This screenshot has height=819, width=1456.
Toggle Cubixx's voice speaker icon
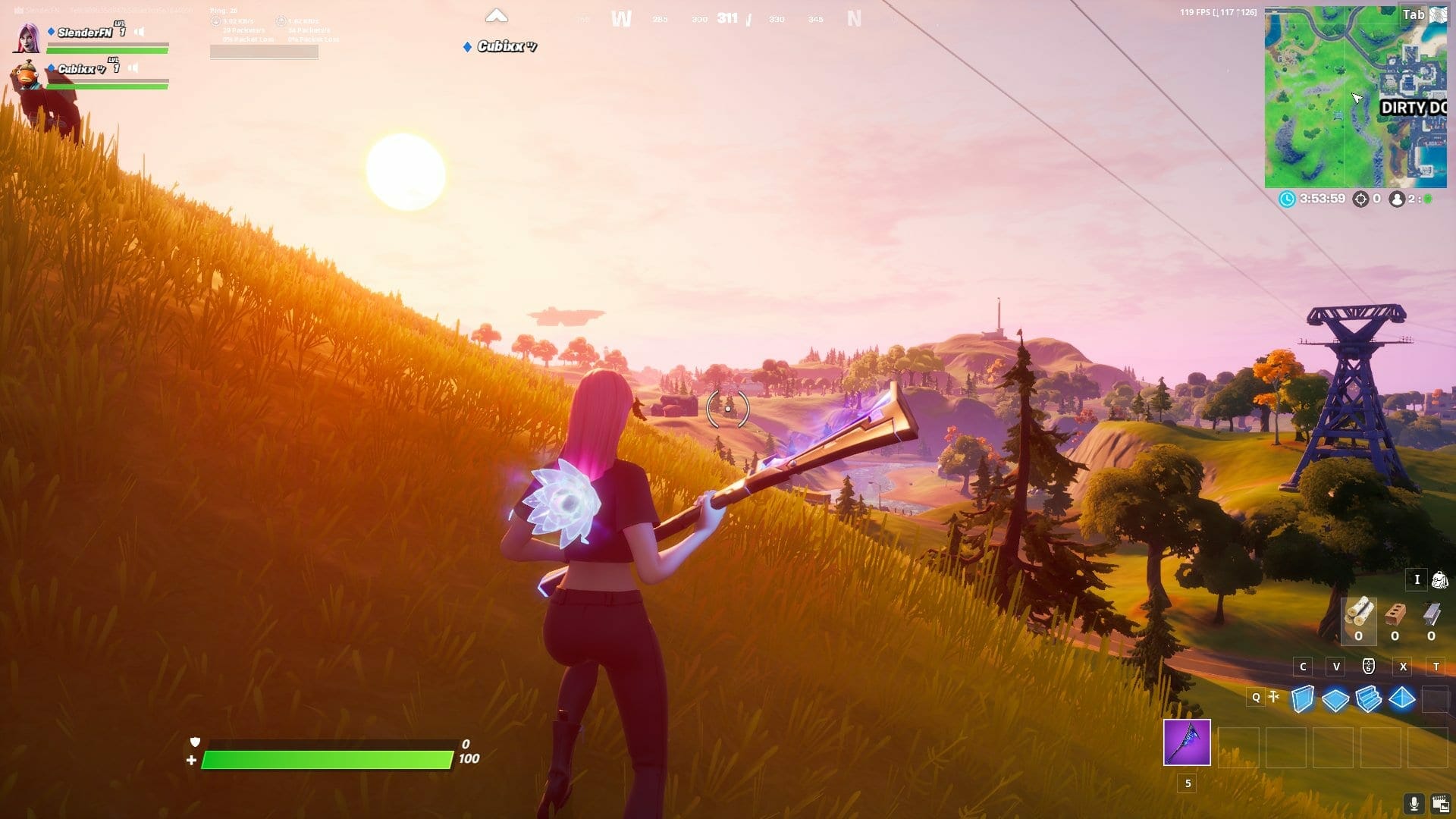click(x=133, y=68)
